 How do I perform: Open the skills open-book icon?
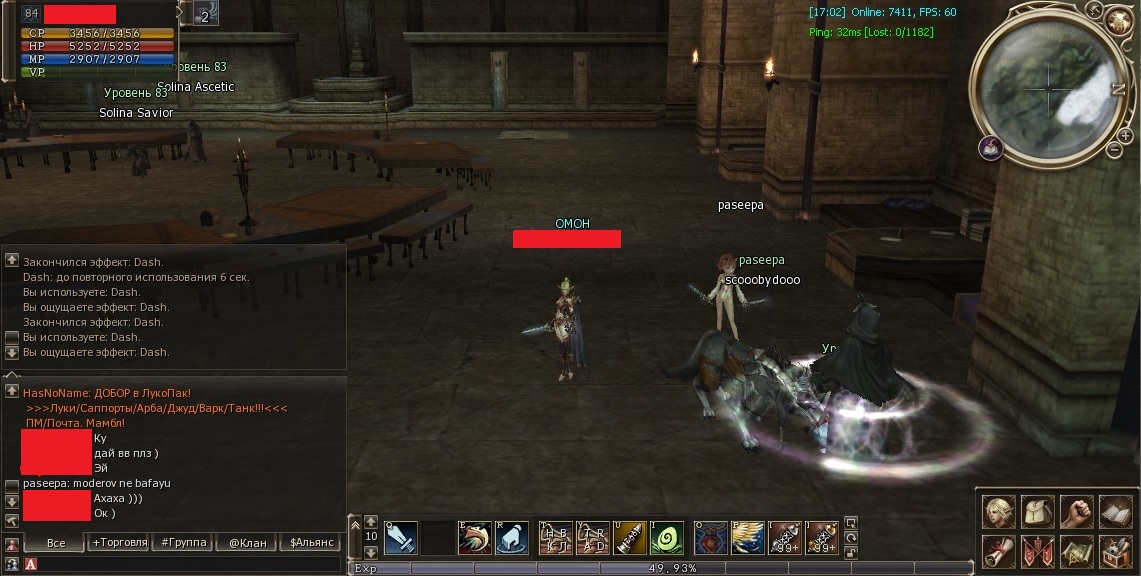coord(1116,513)
